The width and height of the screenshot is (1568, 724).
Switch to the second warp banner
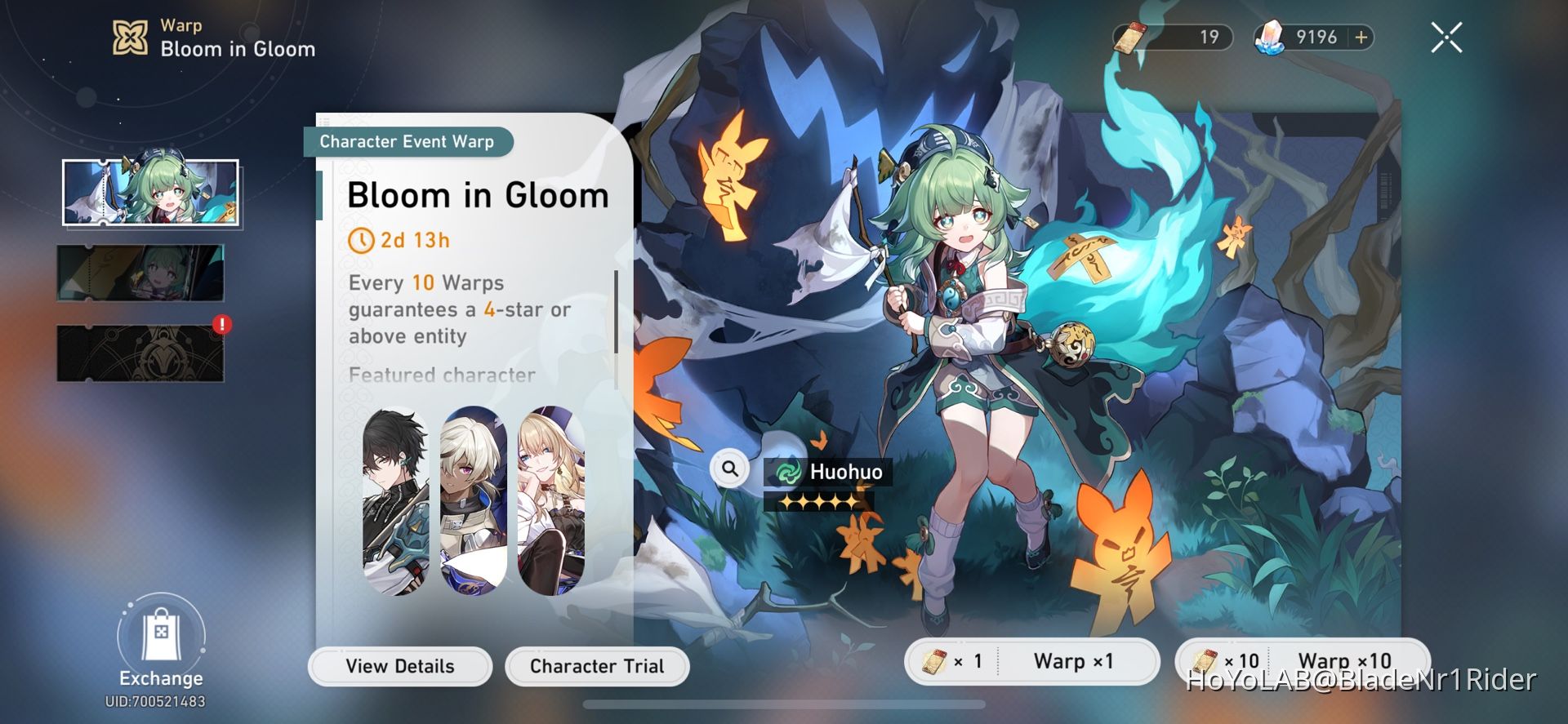[x=141, y=273]
